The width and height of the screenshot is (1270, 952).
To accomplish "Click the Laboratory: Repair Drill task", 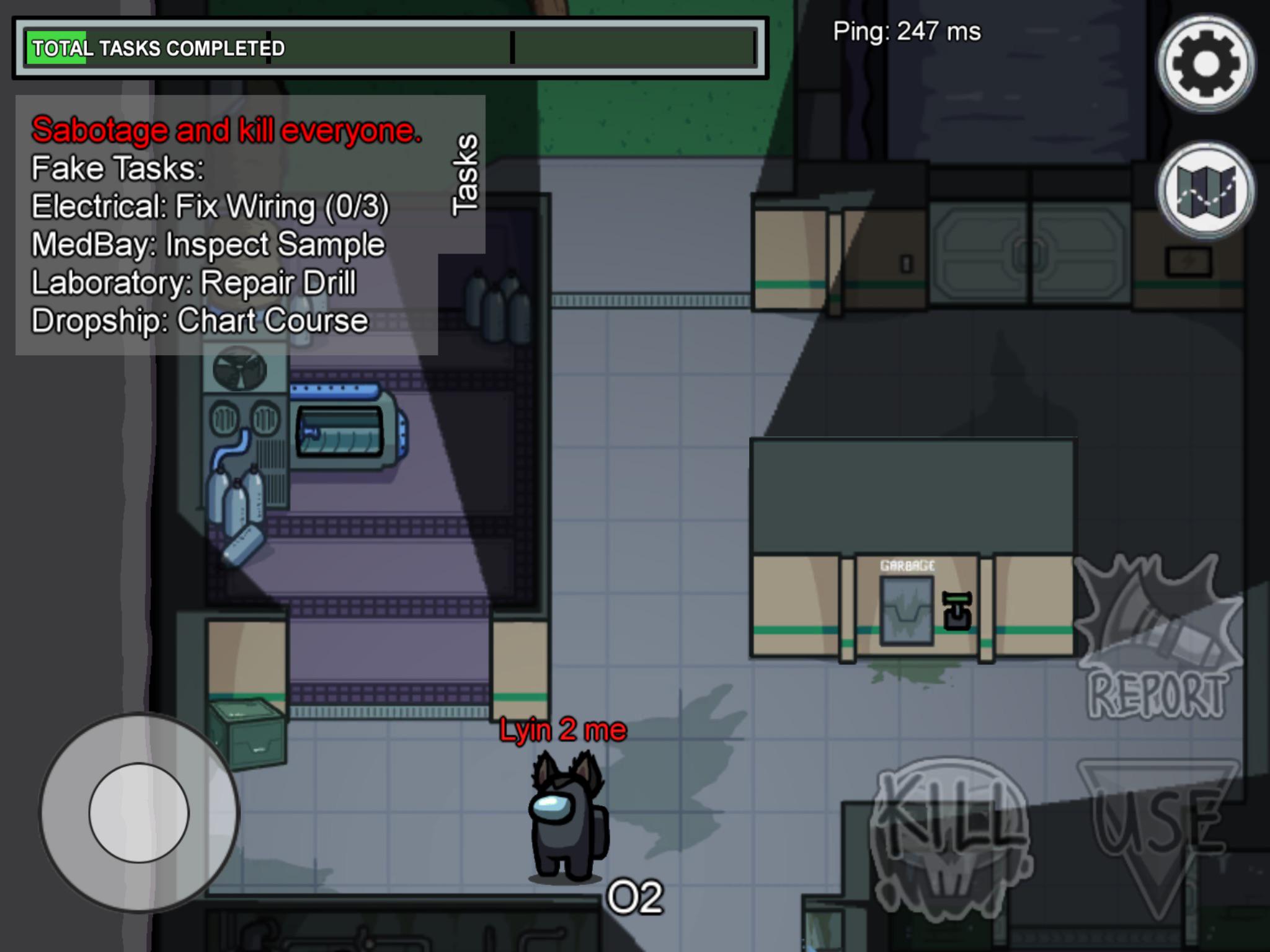I will coord(193,282).
